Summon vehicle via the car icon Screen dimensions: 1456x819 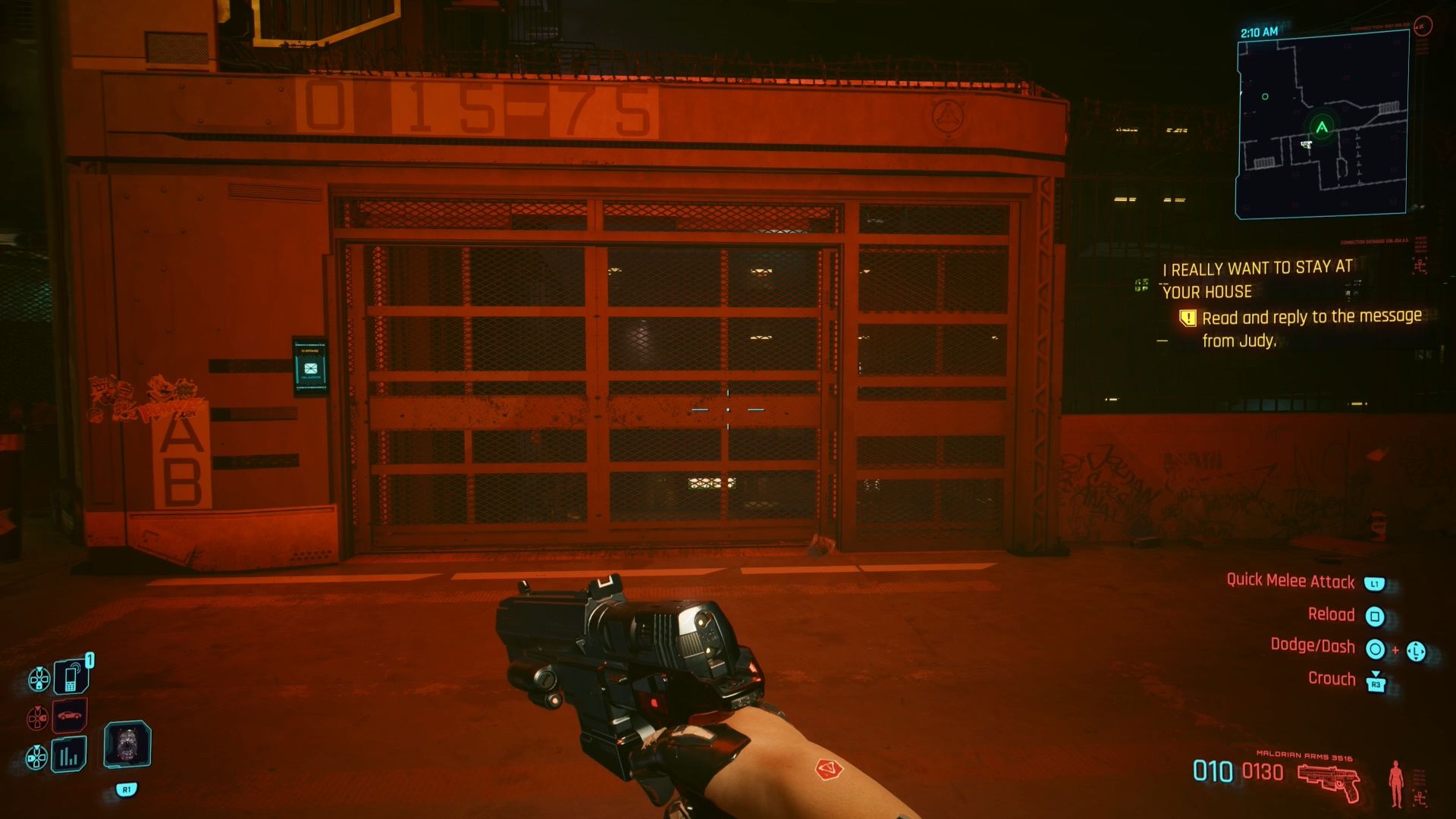tap(69, 716)
